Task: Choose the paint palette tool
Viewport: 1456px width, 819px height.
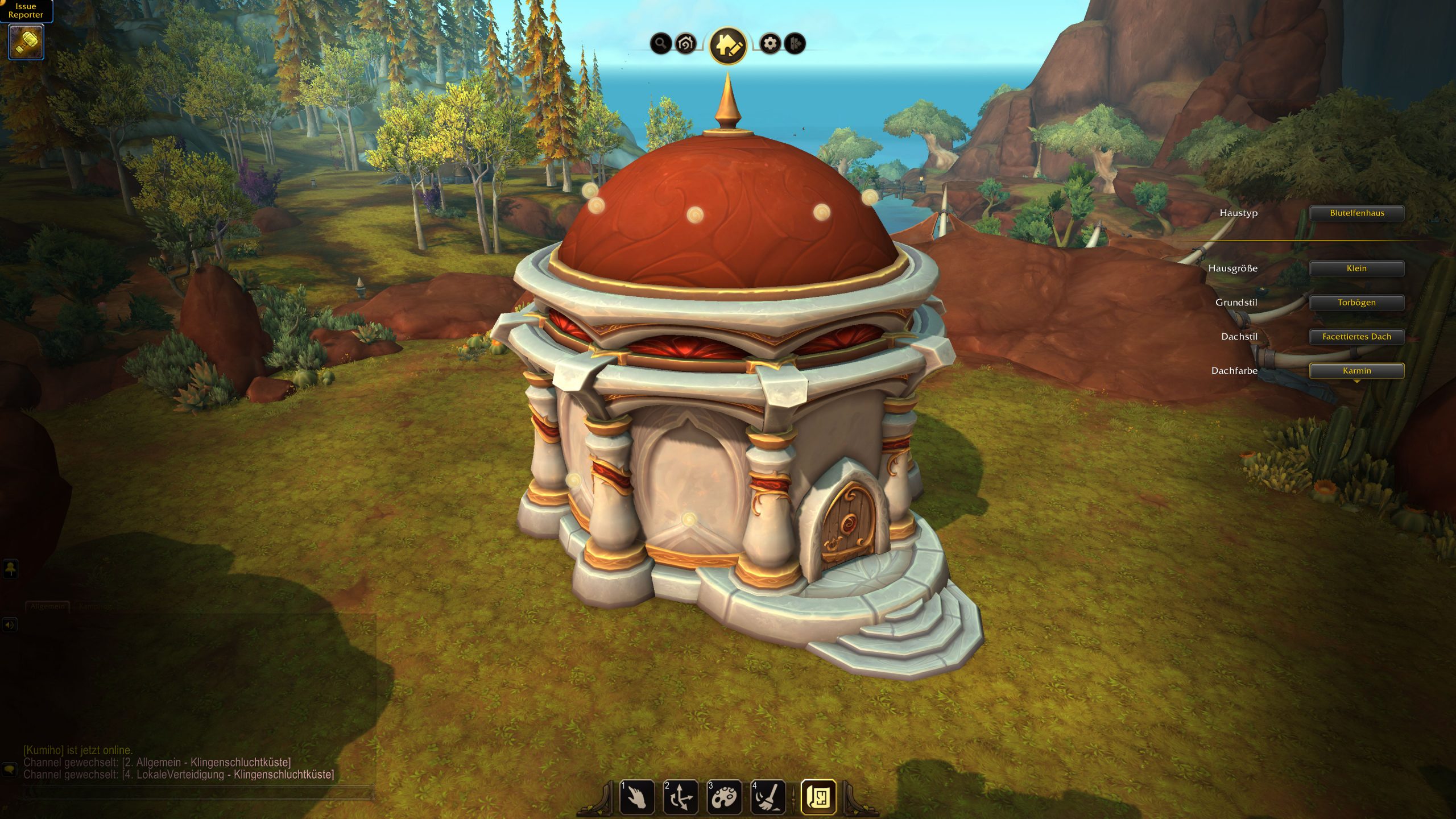Action: point(724,797)
